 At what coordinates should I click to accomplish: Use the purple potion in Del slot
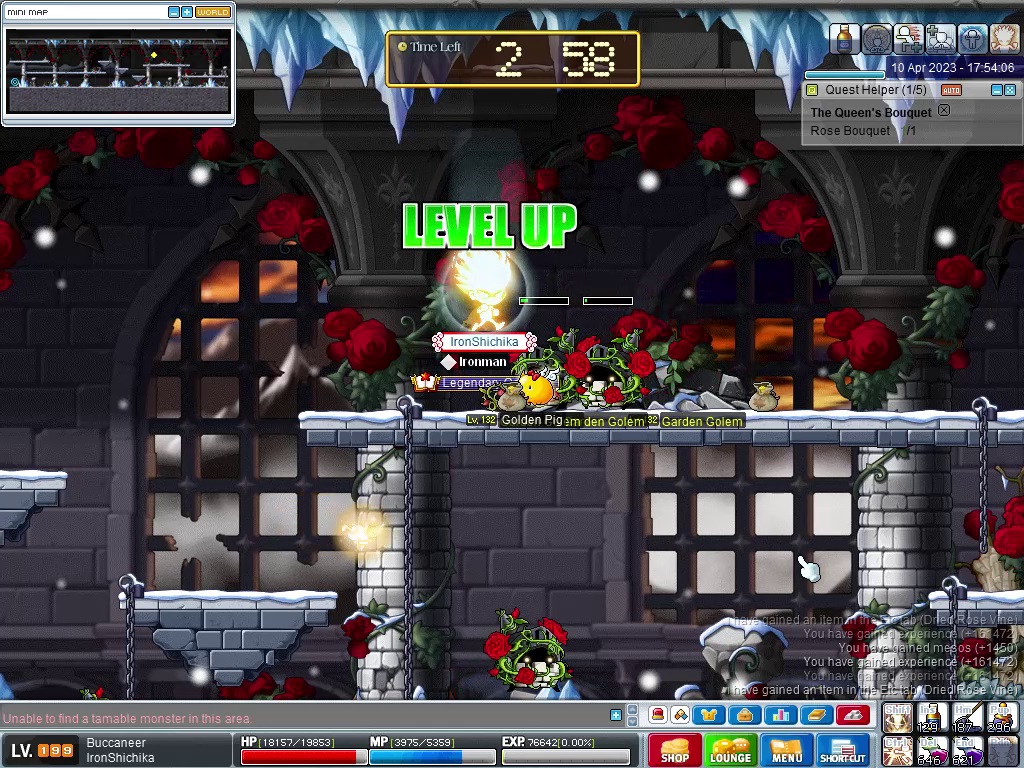point(931,750)
